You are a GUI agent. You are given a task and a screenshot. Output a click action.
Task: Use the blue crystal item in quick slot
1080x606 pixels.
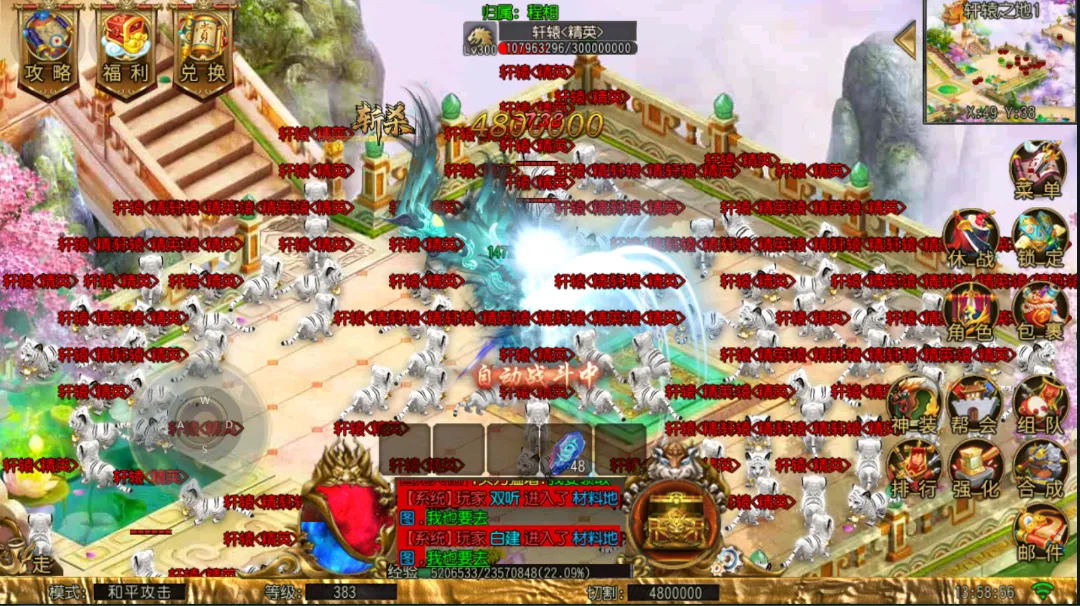tap(566, 448)
